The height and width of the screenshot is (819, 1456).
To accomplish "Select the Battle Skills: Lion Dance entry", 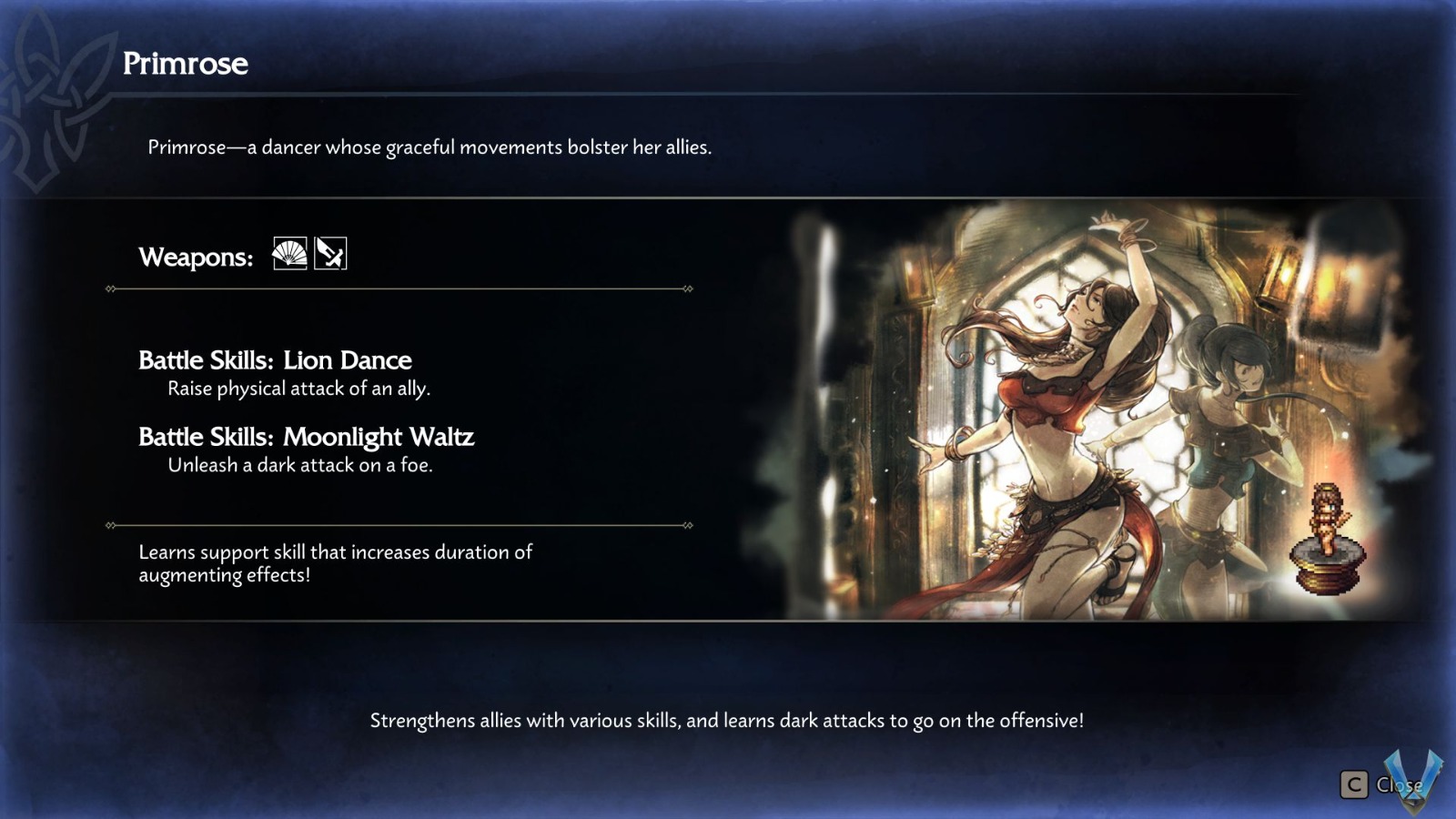I will [275, 360].
